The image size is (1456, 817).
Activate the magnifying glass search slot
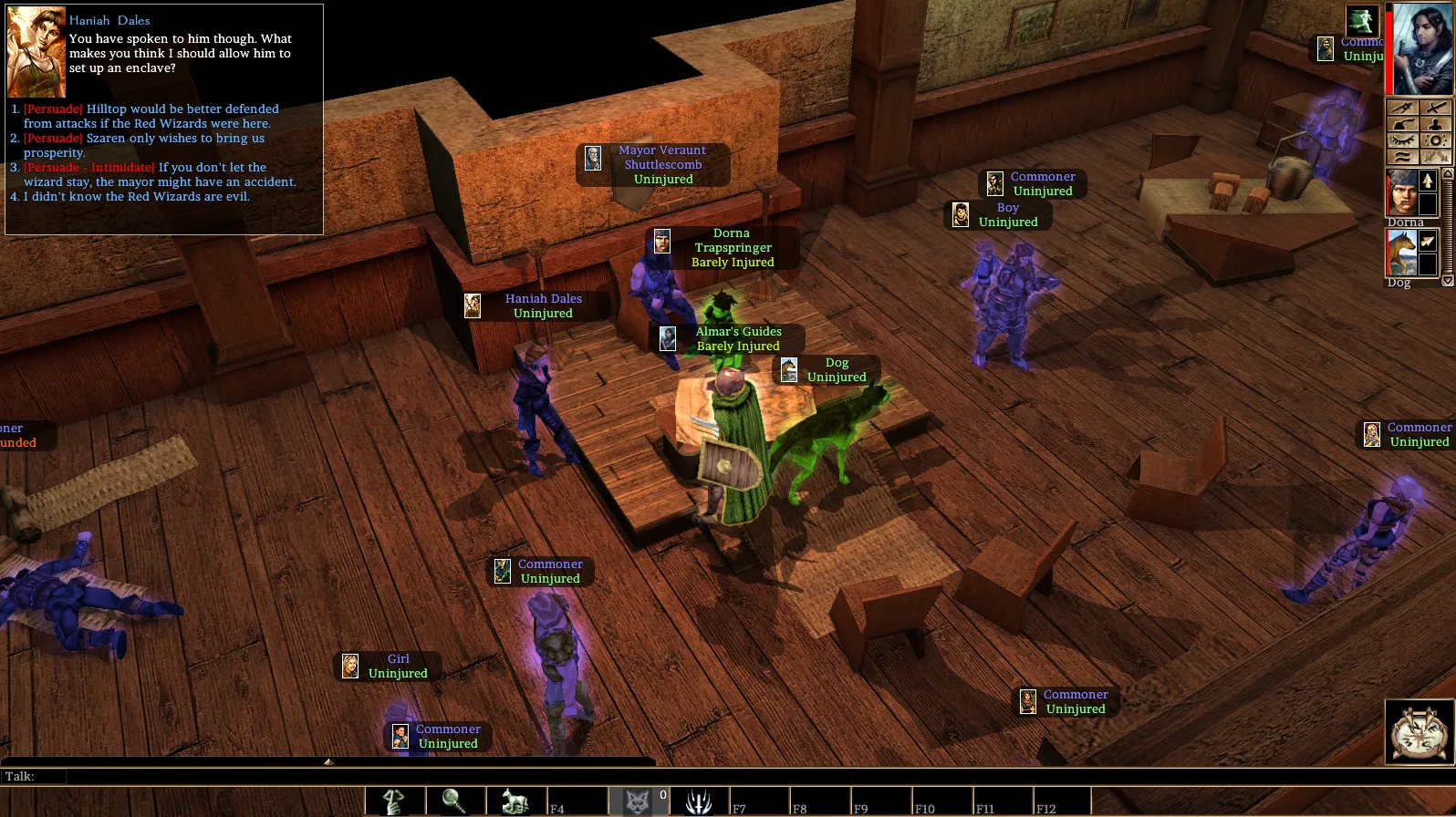click(454, 801)
